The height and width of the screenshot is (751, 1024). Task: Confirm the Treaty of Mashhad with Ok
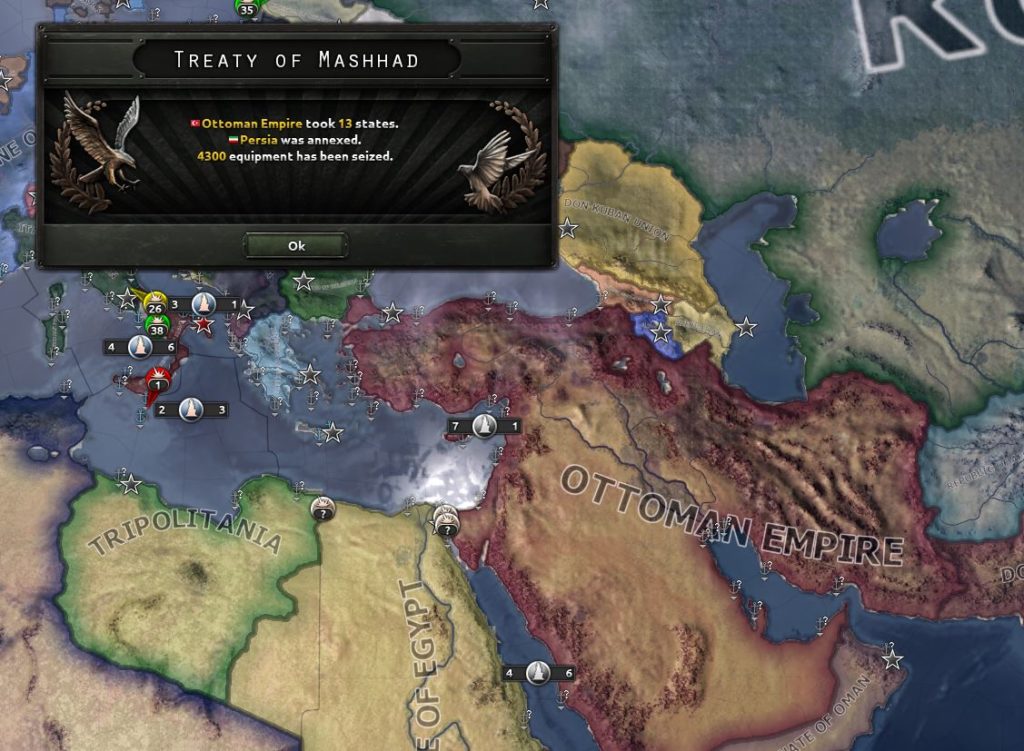[x=296, y=245]
